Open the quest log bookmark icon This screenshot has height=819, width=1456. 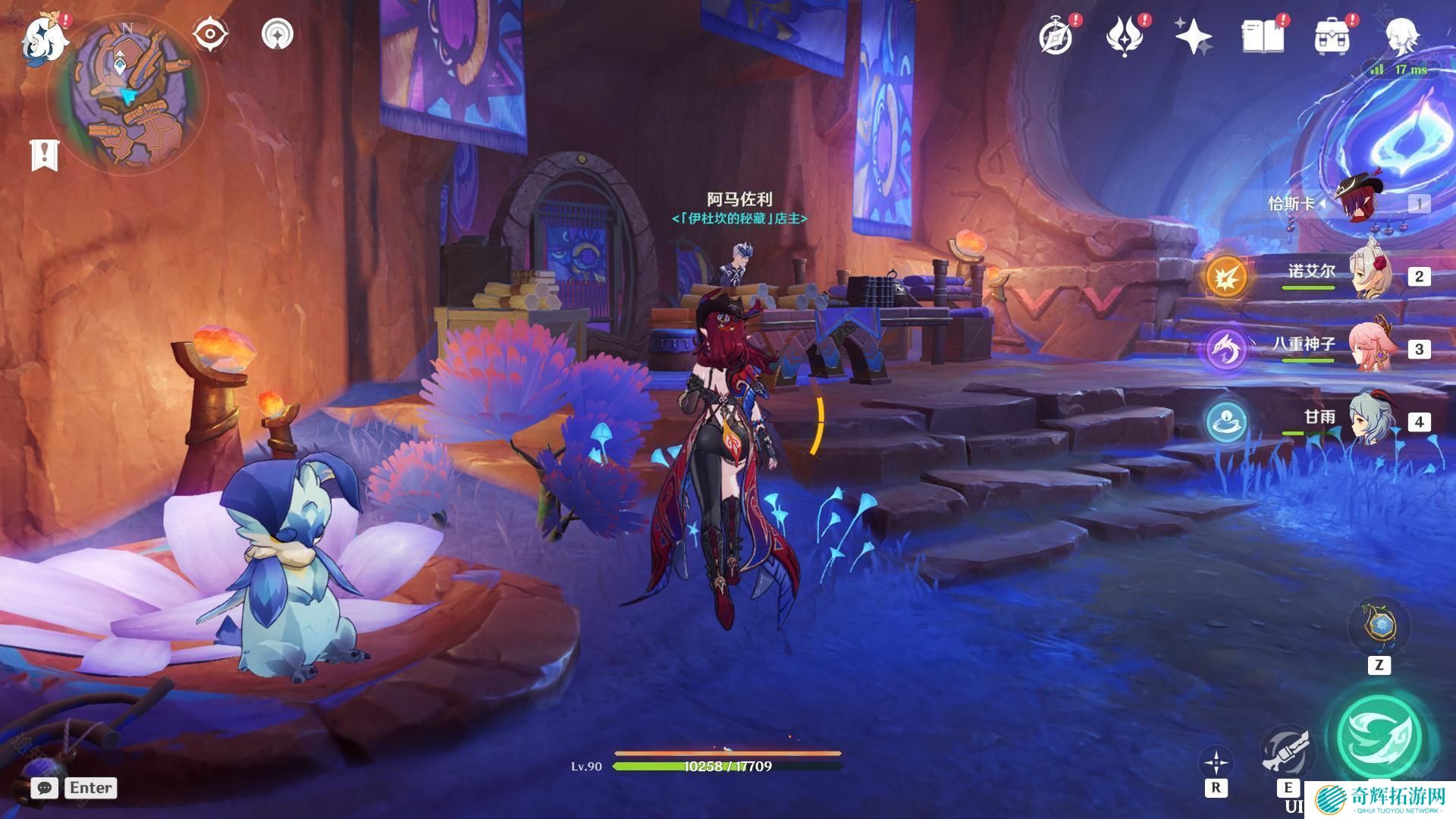[x=44, y=155]
